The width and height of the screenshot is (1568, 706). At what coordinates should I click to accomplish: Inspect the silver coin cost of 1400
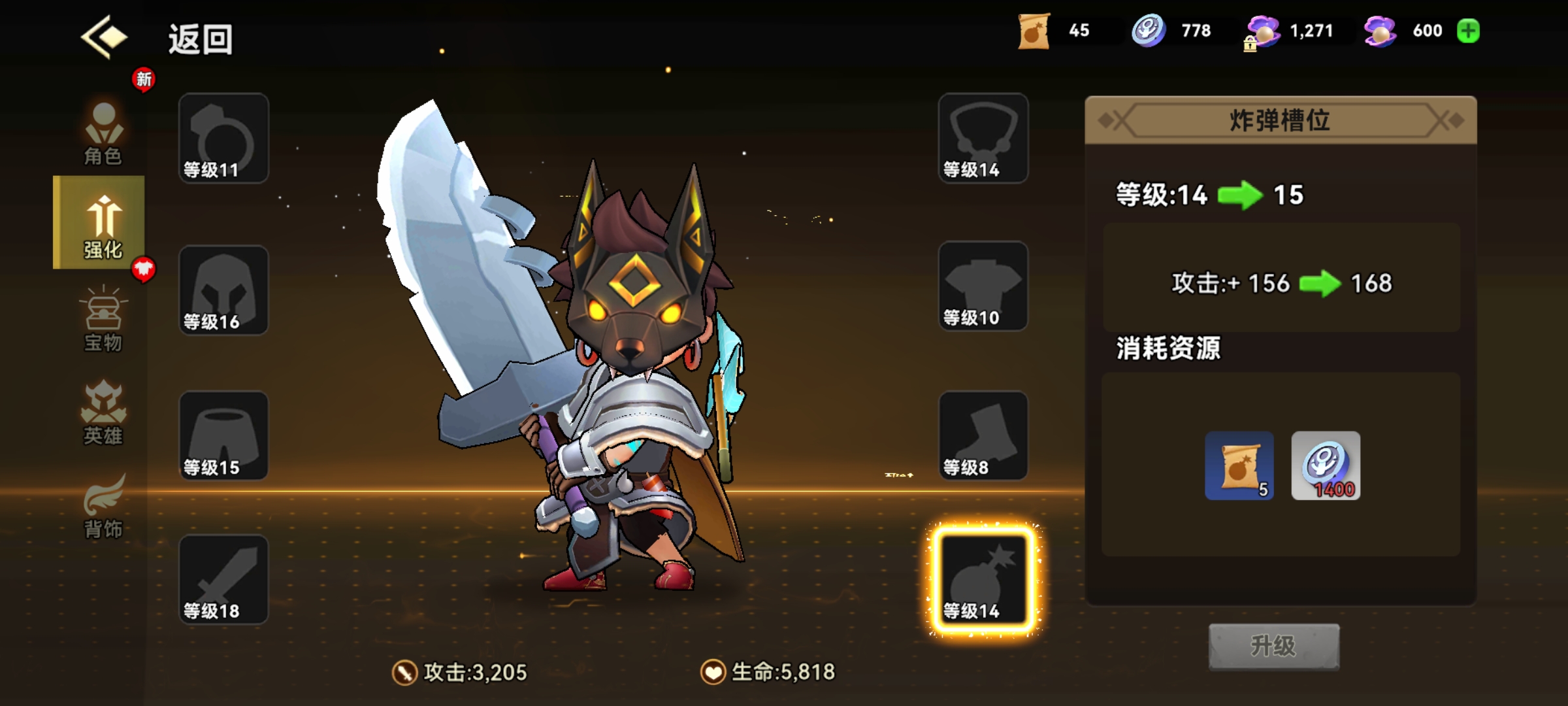(x=1326, y=465)
